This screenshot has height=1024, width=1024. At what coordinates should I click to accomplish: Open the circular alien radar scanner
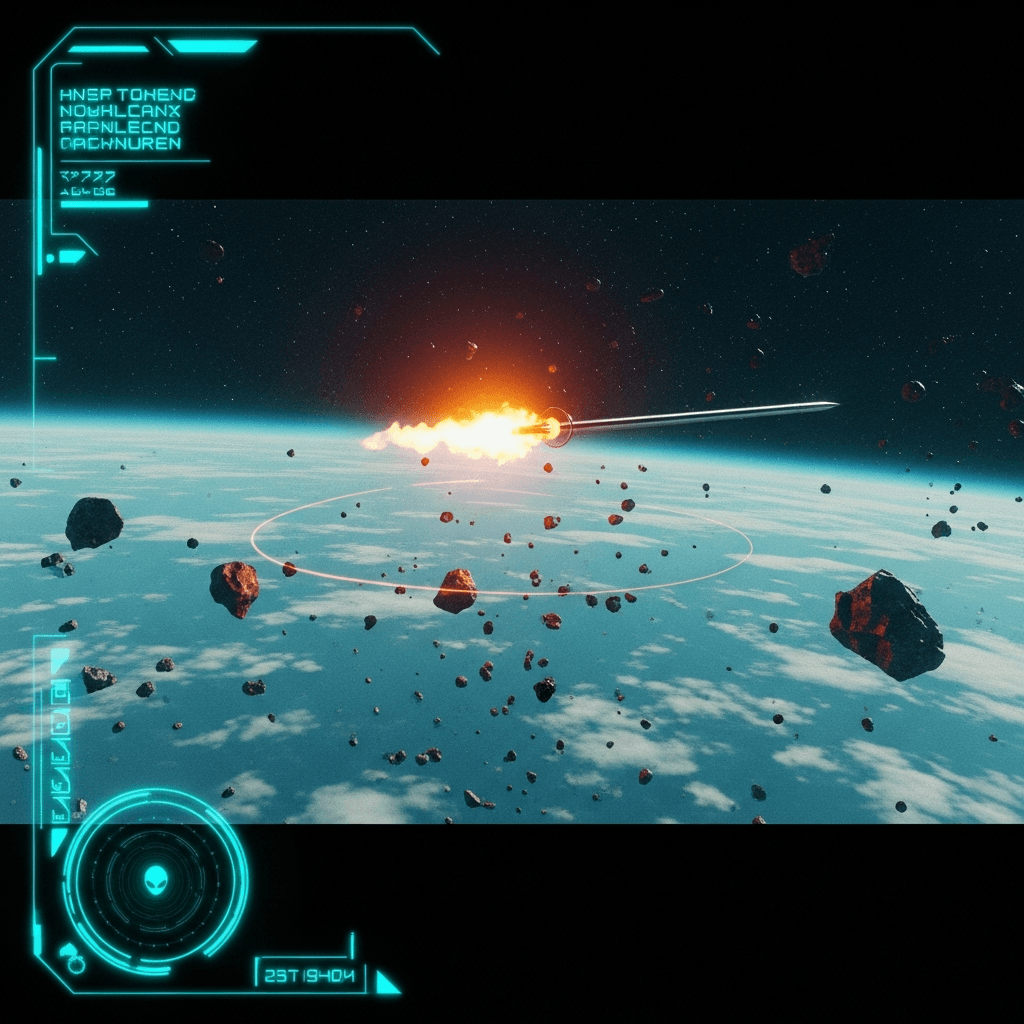(x=156, y=879)
